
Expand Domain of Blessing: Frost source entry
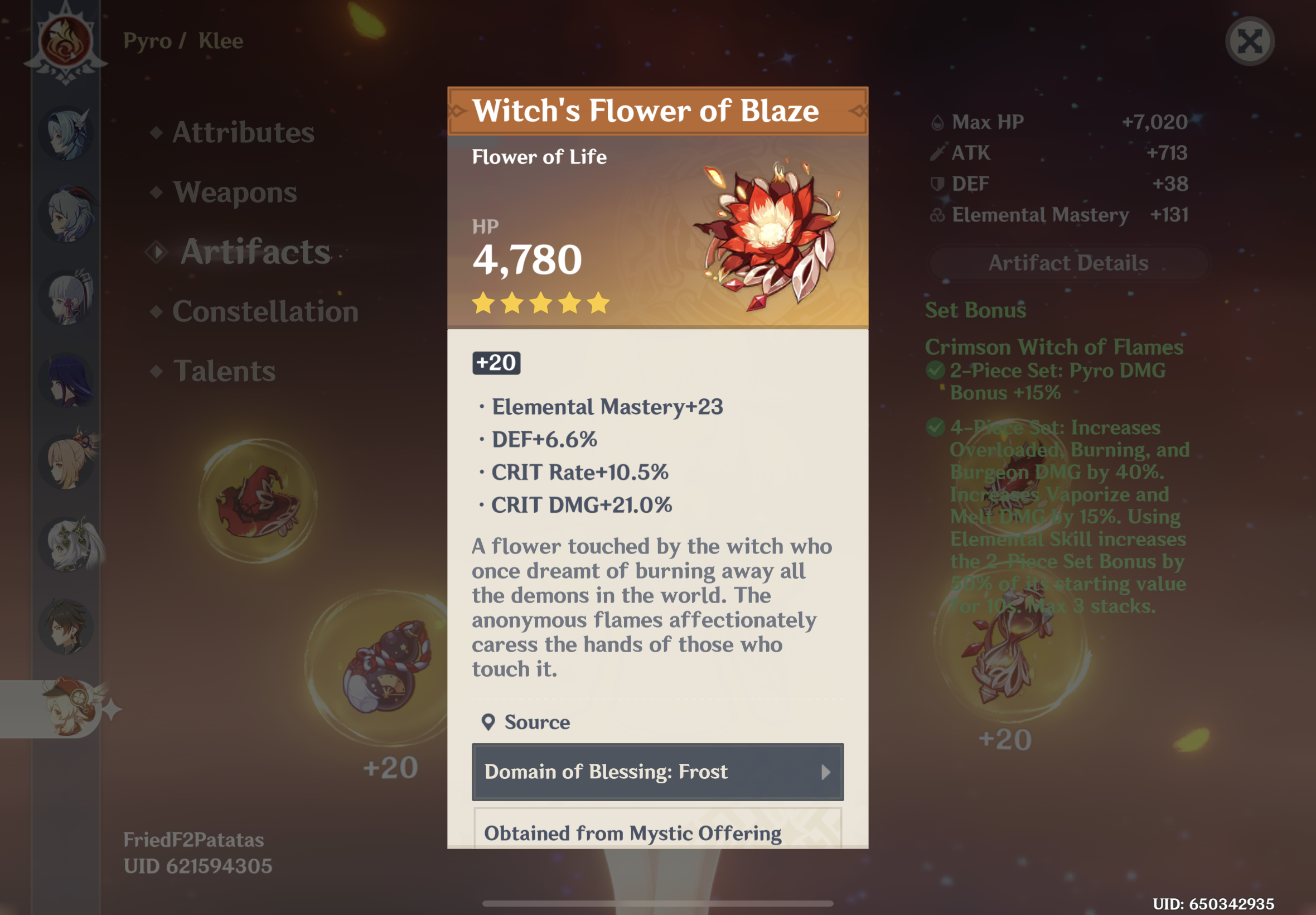point(656,772)
